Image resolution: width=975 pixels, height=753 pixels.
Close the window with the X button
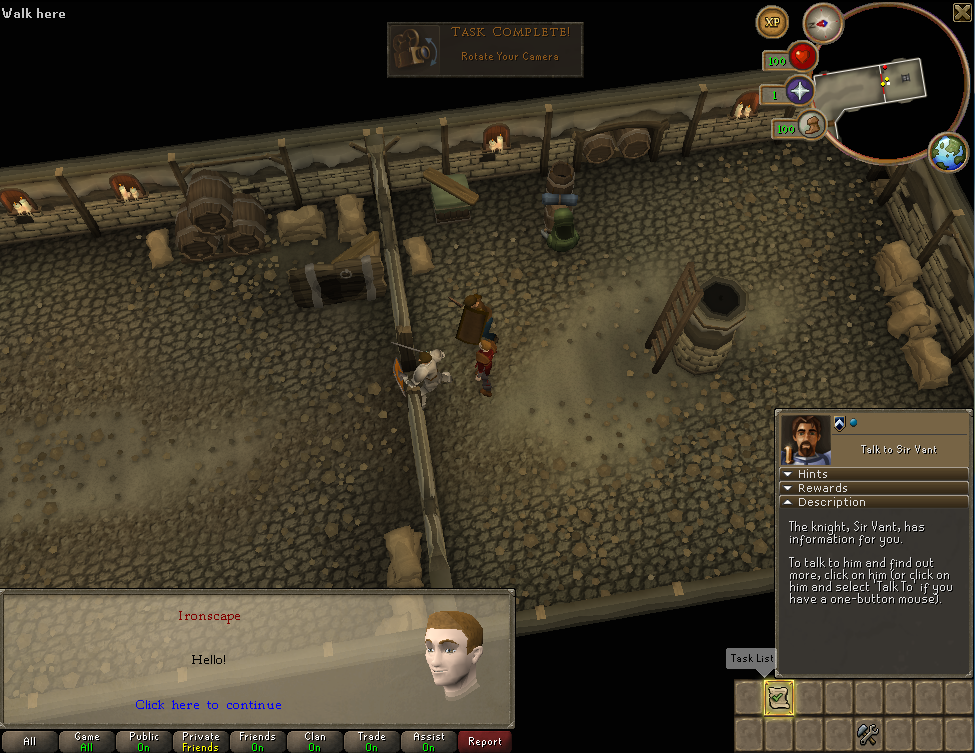pos(962,12)
